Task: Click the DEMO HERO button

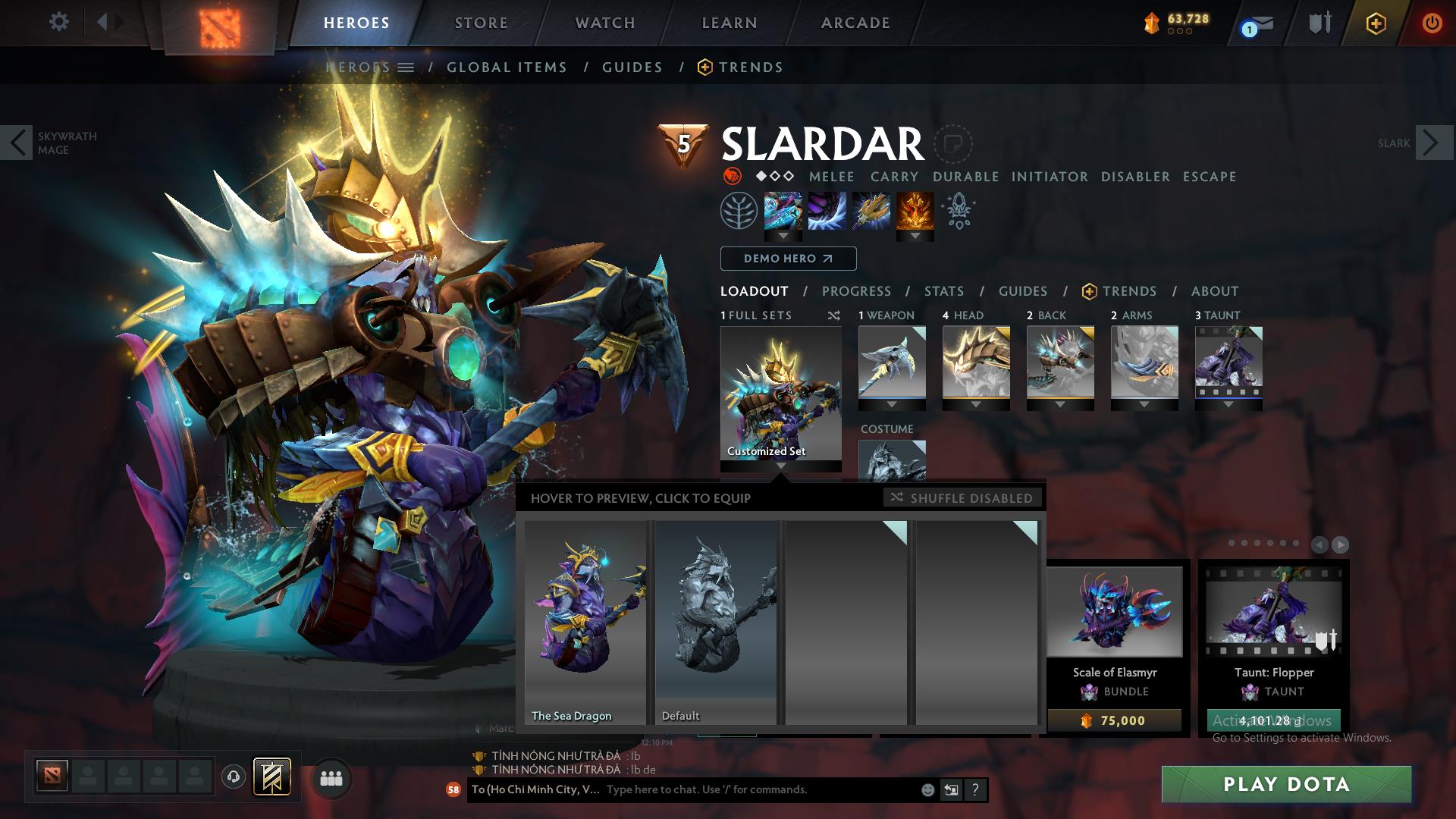Action: (788, 259)
